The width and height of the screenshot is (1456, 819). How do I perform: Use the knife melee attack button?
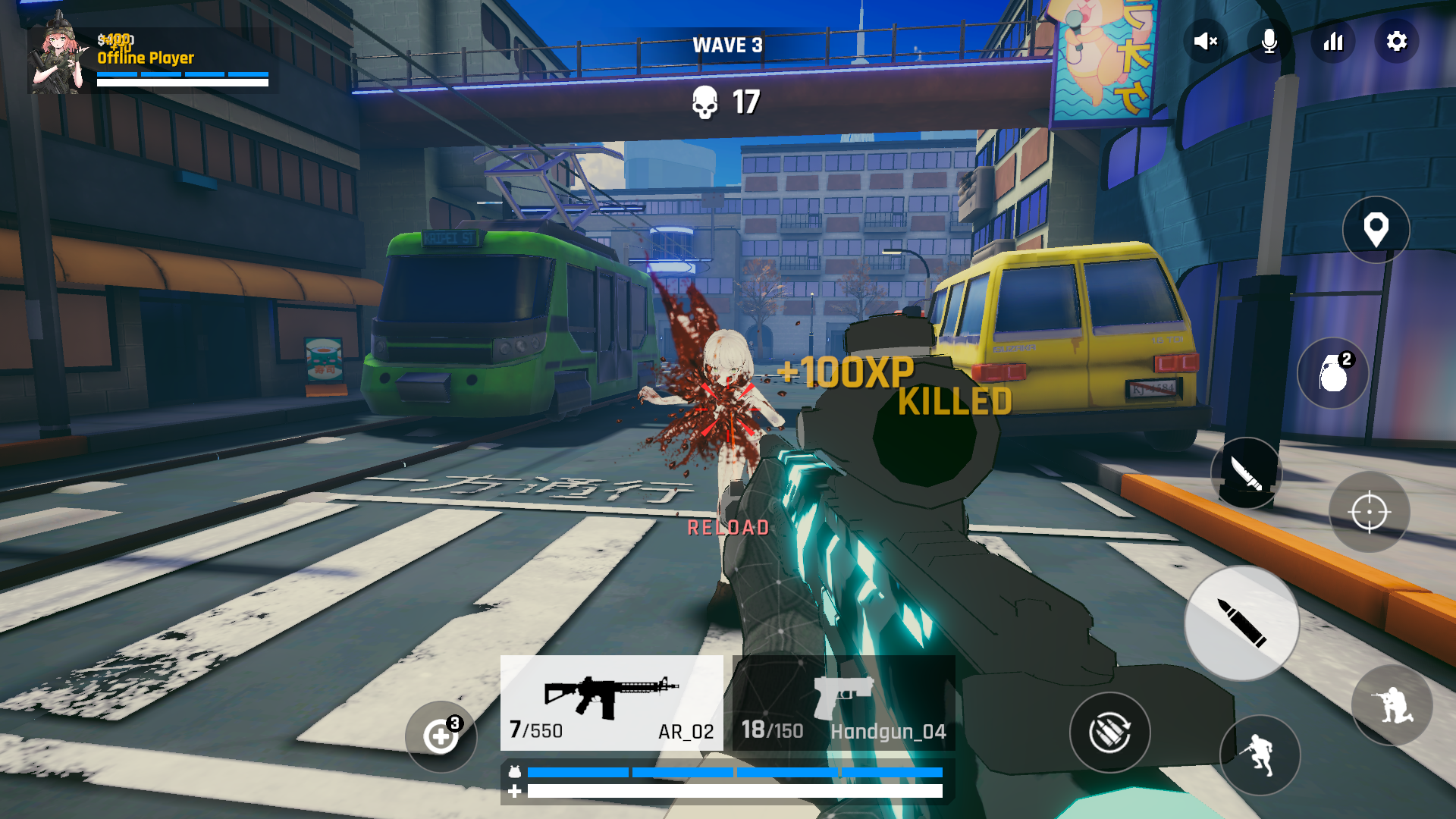[1246, 473]
